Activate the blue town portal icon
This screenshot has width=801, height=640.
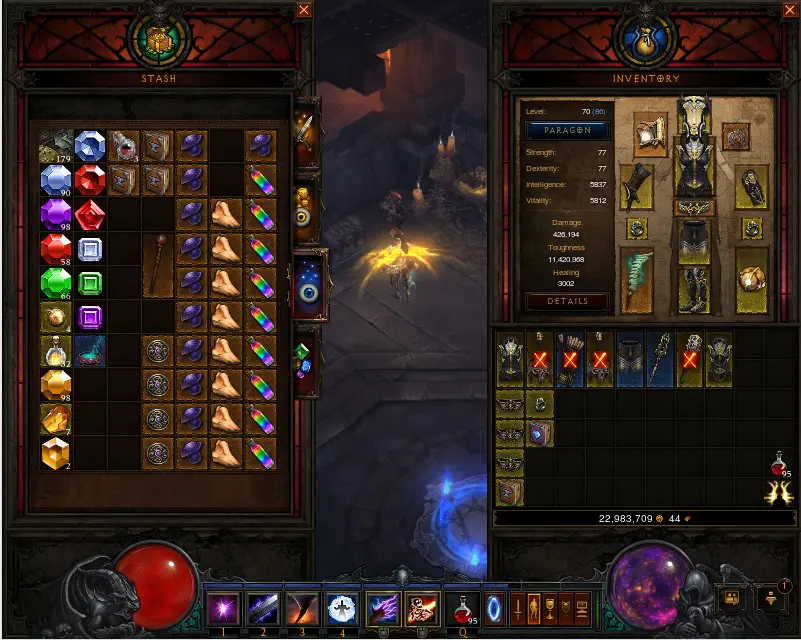click(495, 608)
